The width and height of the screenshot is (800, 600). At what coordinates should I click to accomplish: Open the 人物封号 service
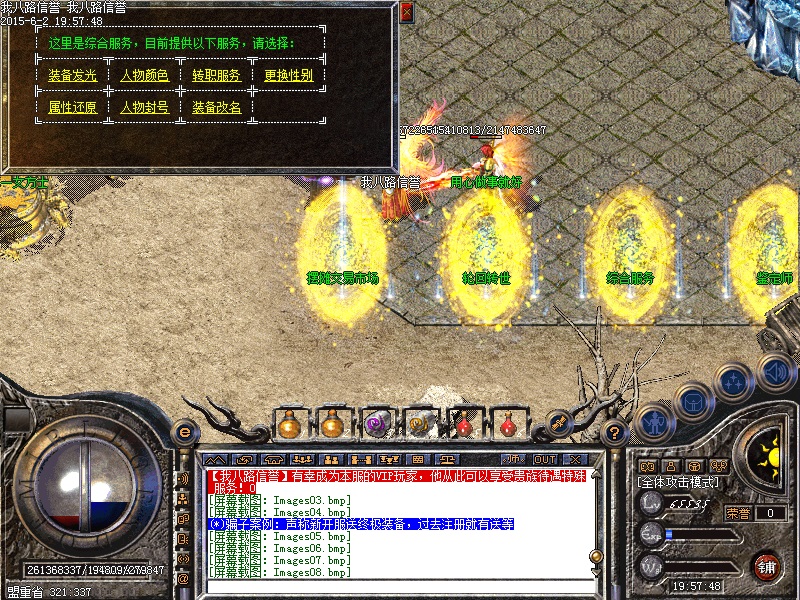[x=145, y=108]
